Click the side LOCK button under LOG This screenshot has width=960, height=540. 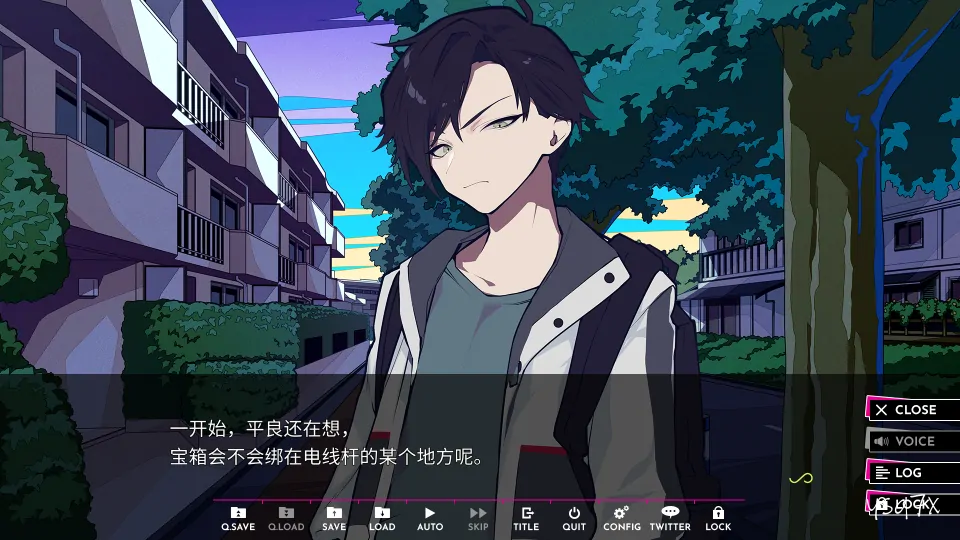[x=912, y=503]
